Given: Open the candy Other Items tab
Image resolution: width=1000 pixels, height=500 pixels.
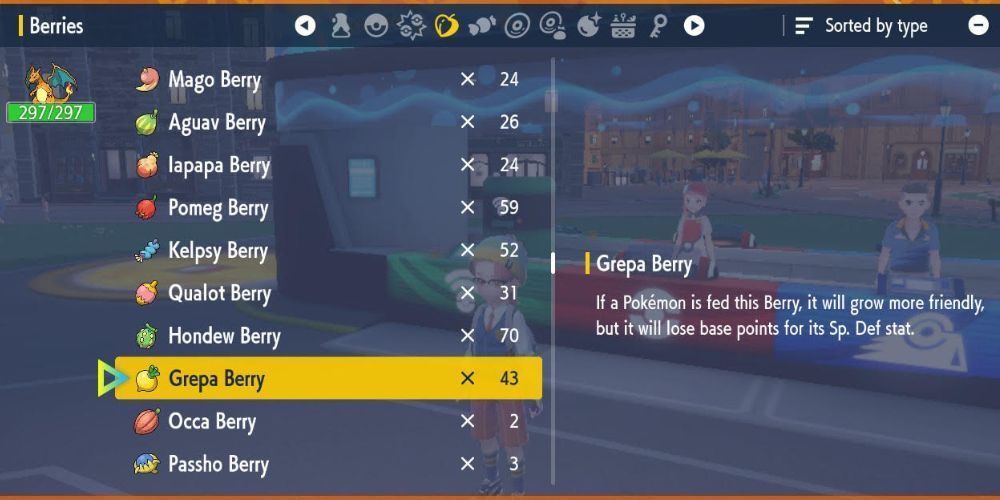Looking at the screenshot, I should tap(482, 26).
